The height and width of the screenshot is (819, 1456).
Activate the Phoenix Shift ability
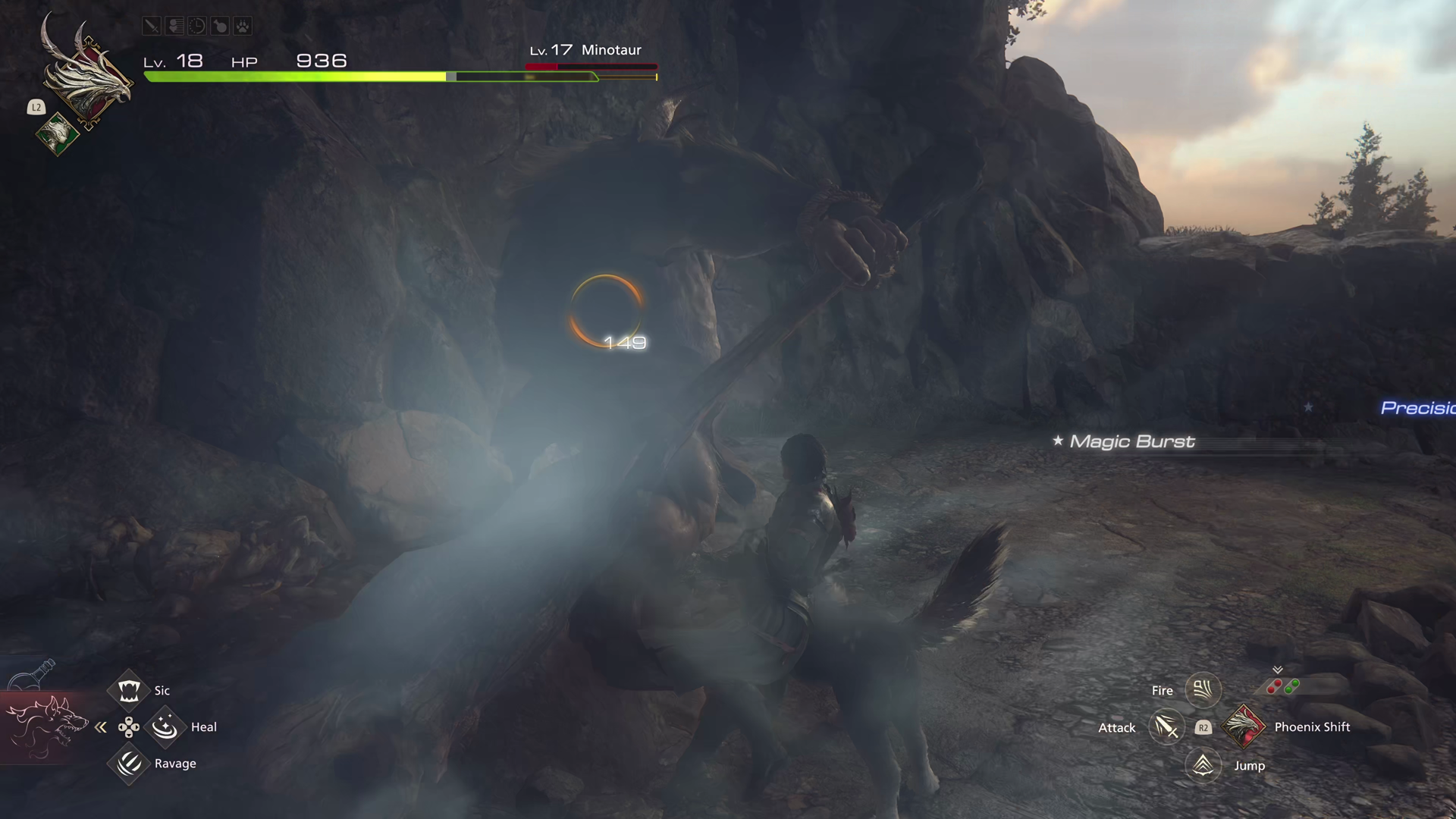(x=1244, y=726)
